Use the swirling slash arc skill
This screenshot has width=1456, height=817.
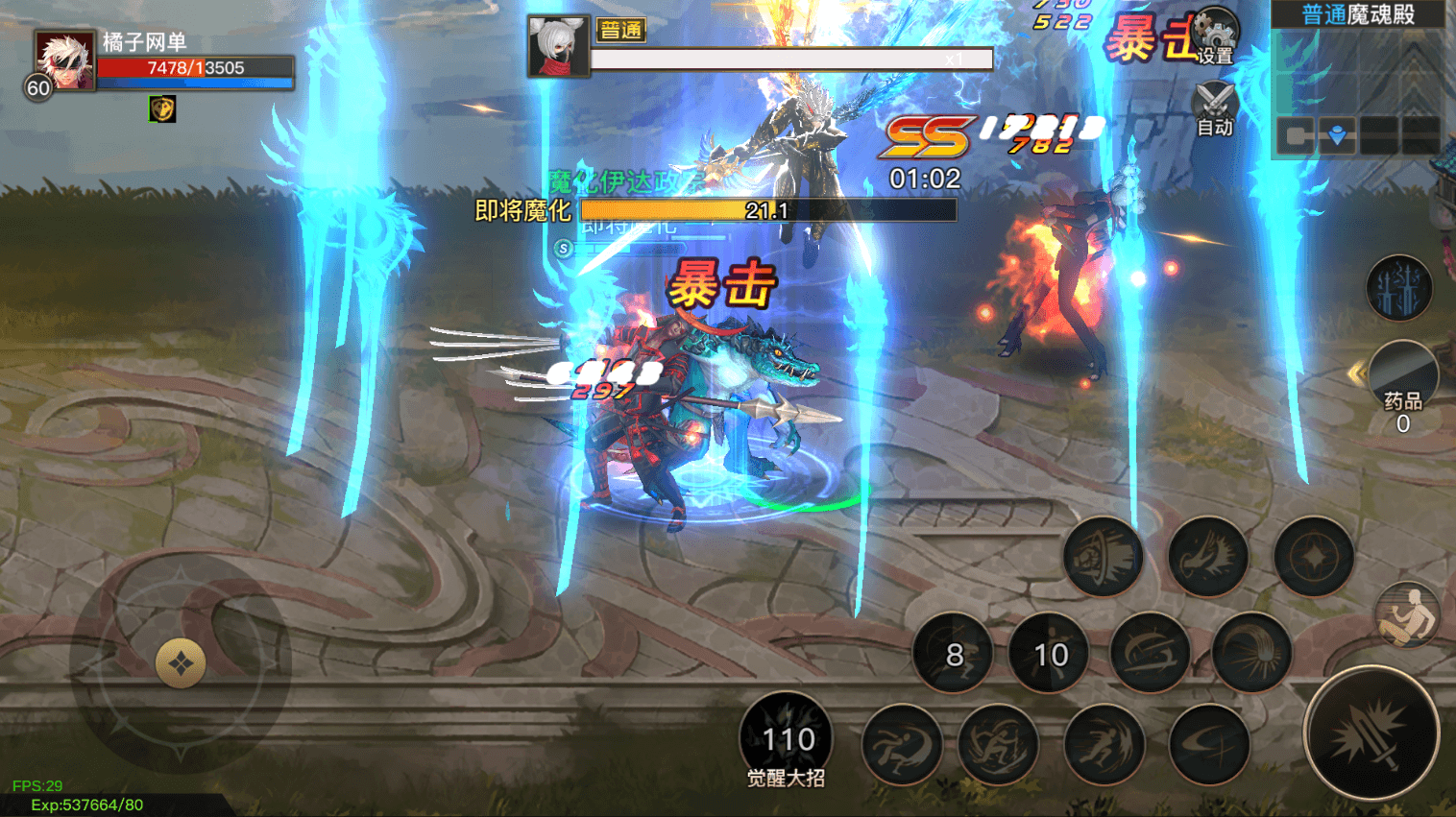(1151, 655)
